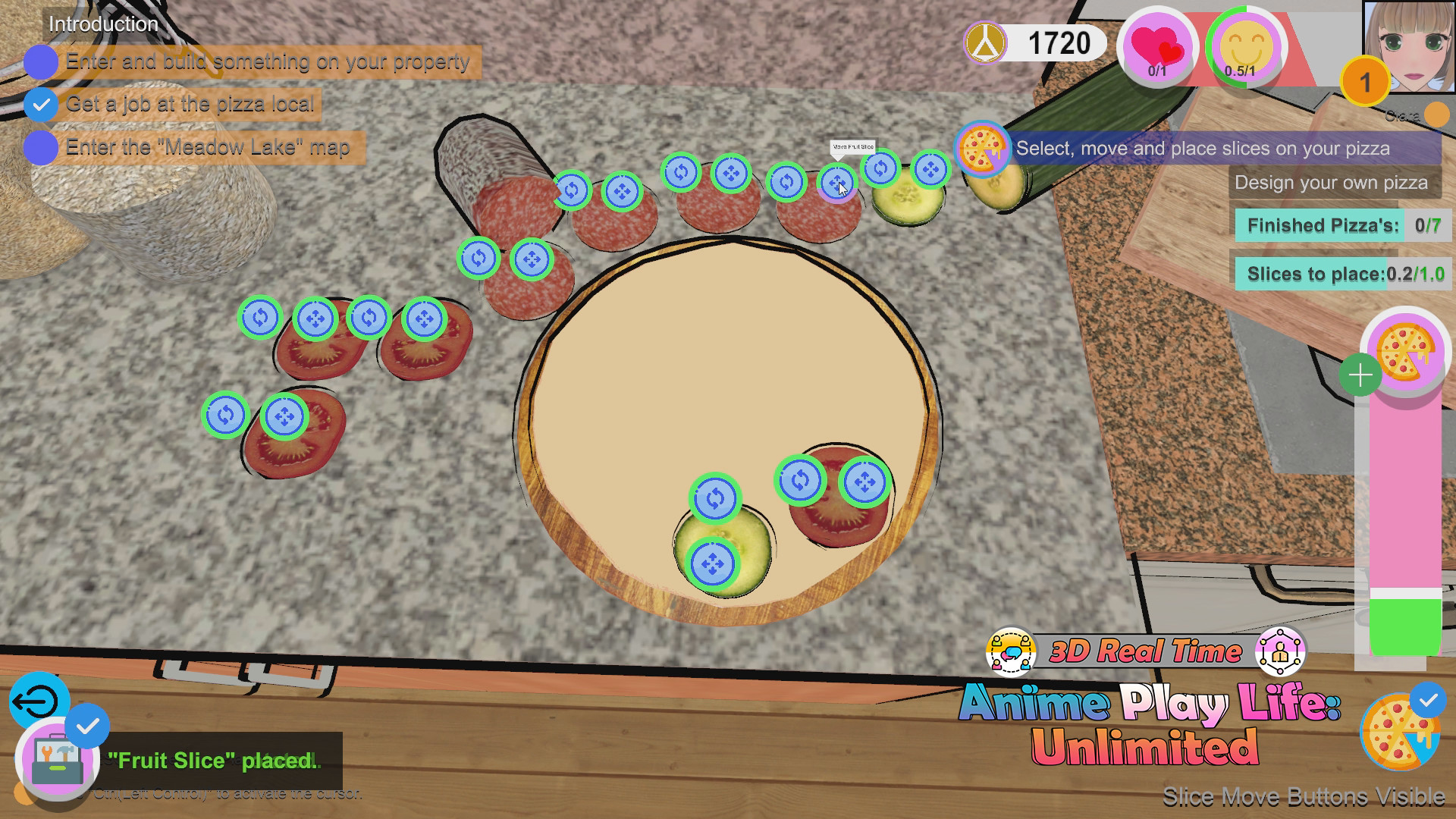Click the undo arrow icon bottom left
The image size is (1456, 819).
coord(39,701)
